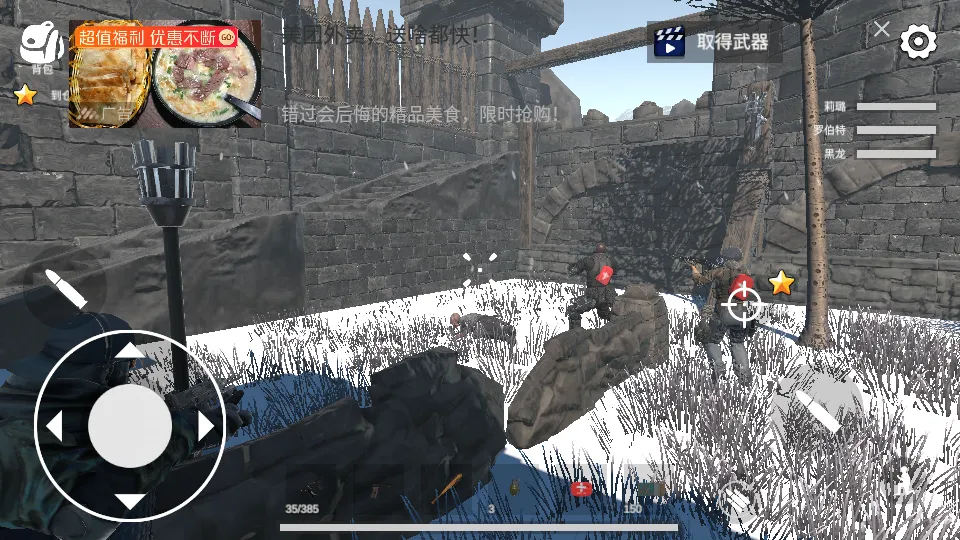Image resolution: width=960 pixels, height=540 pixels.
Task: Tap the gold star icon below the backpack
Action: click(25, 95)
